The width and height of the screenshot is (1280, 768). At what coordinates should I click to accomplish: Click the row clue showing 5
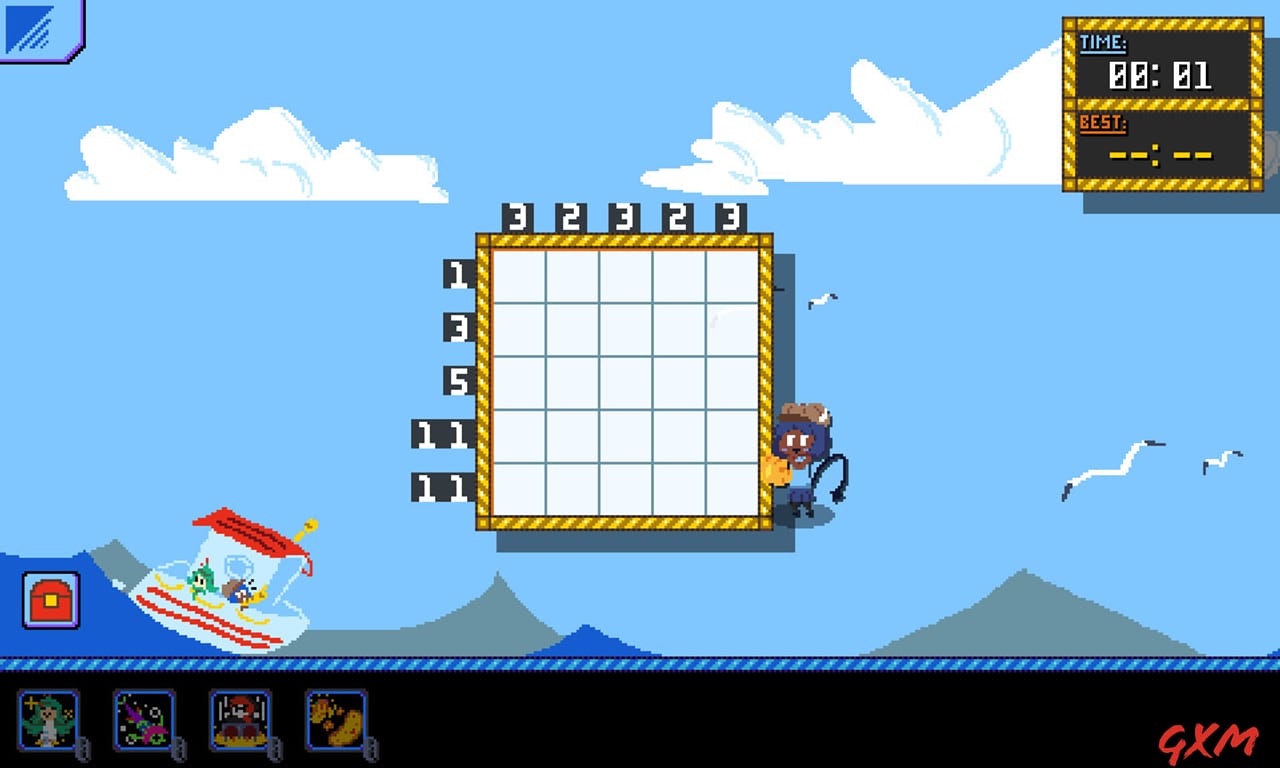click(x=458, y=381)
